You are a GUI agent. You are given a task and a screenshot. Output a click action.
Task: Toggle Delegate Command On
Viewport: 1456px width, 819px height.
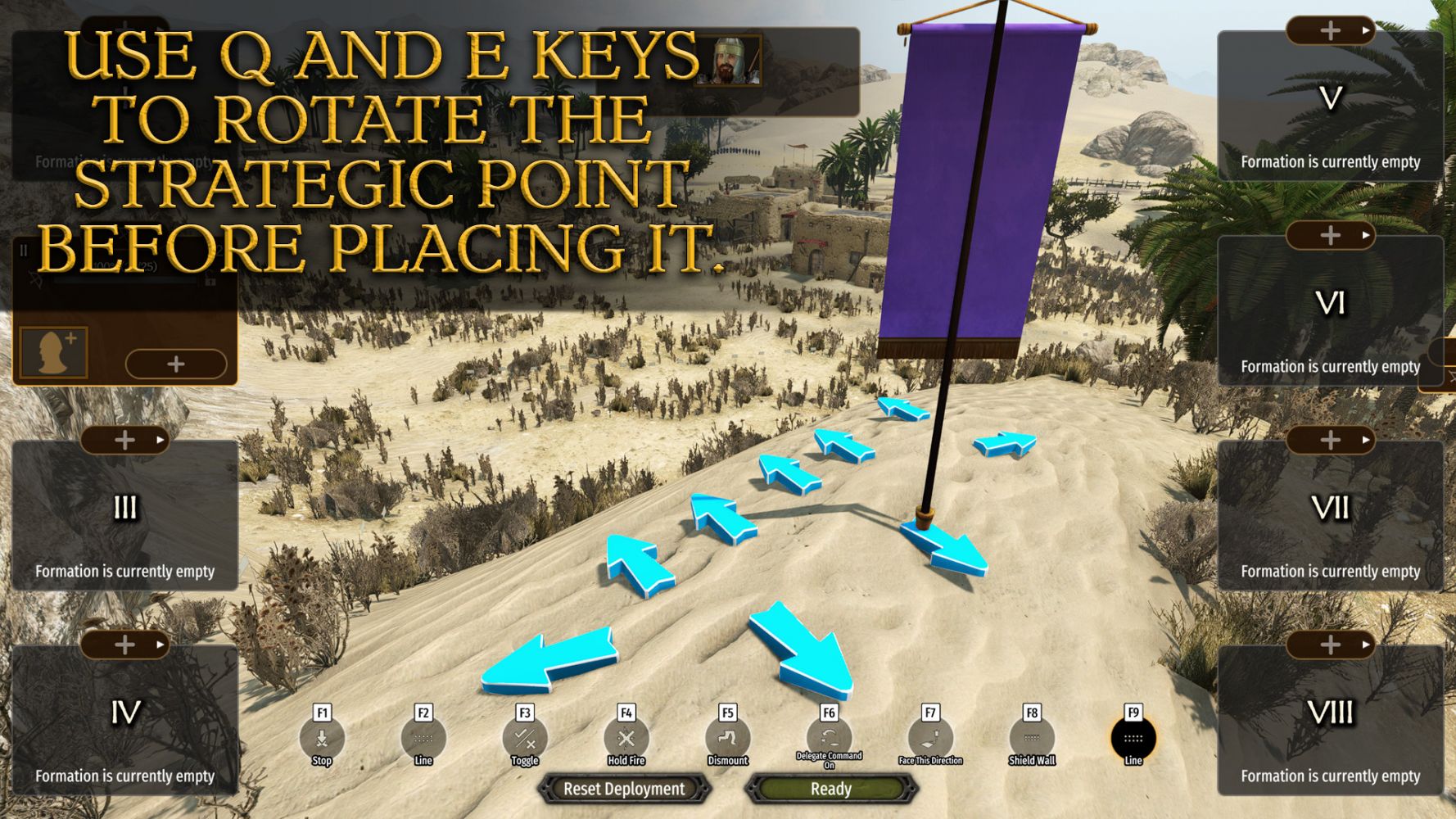click(829, 738)
